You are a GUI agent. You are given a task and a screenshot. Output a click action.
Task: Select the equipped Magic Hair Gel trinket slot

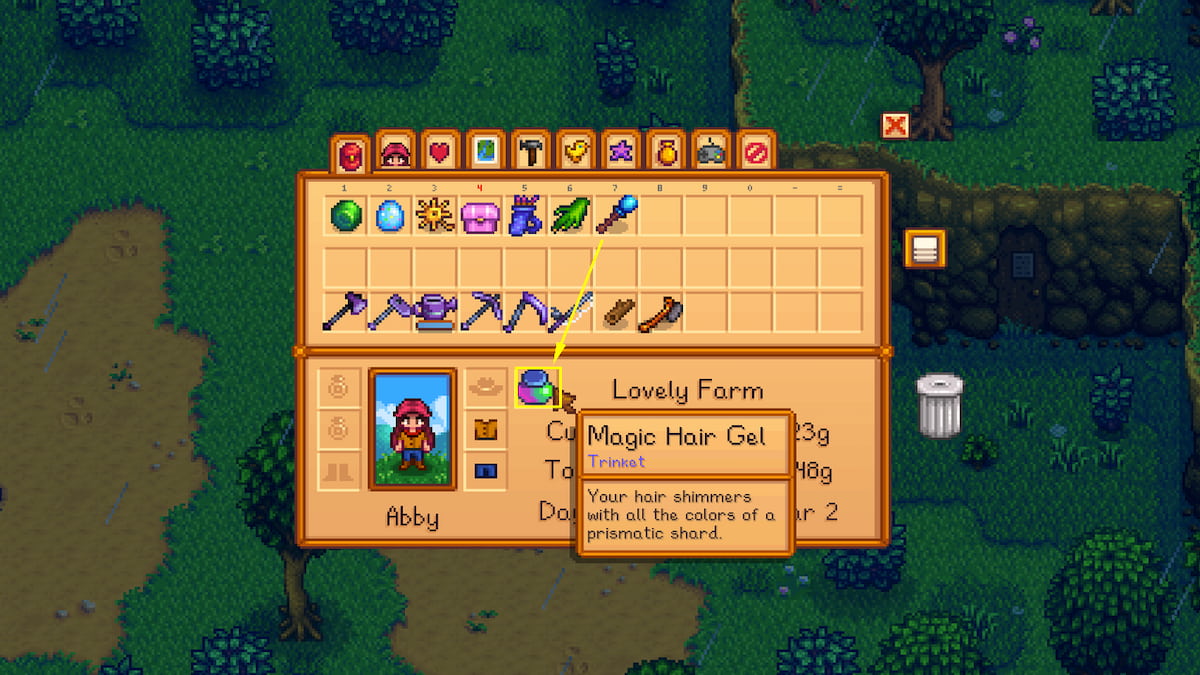point(538,387)
